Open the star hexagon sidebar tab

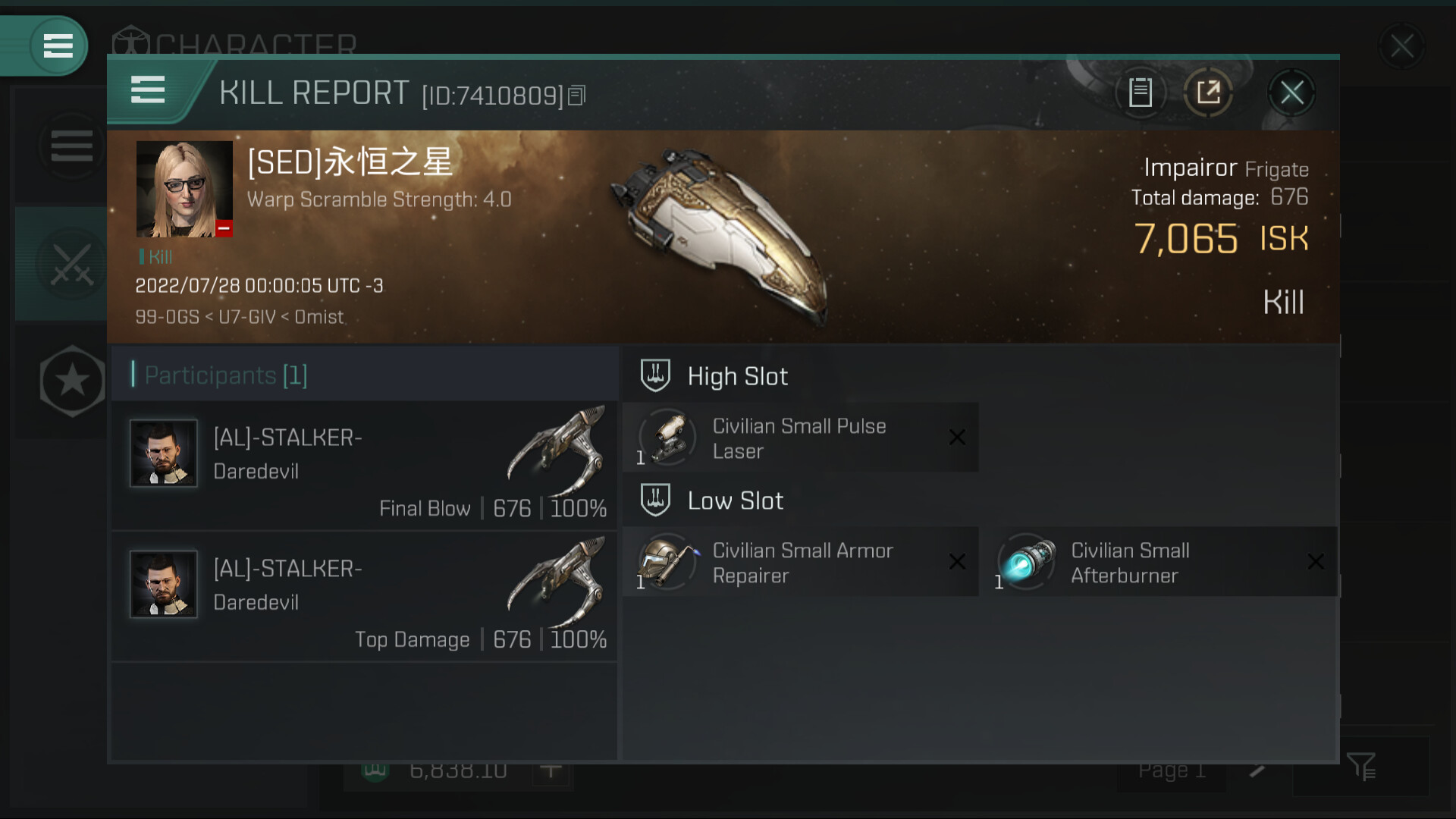click(x=72, y=381)
